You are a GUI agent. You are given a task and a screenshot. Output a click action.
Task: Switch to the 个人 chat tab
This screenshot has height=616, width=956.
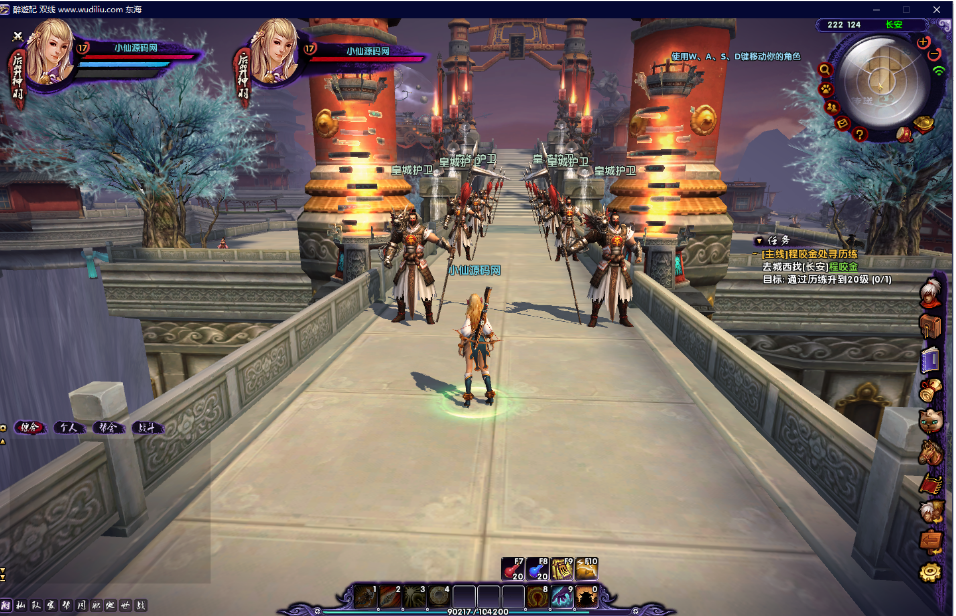point(67,427)
